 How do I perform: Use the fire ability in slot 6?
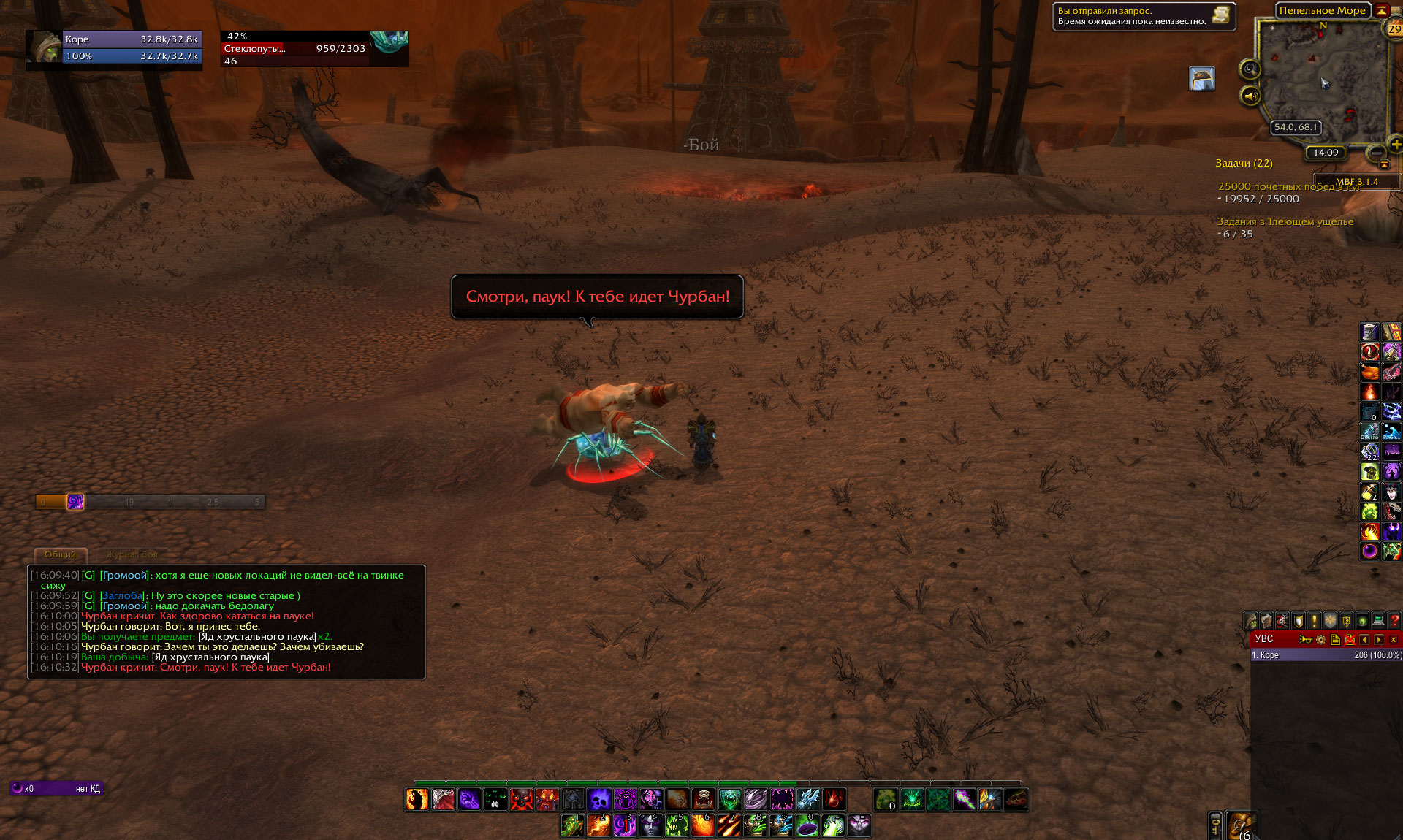[x=703, y=825]
